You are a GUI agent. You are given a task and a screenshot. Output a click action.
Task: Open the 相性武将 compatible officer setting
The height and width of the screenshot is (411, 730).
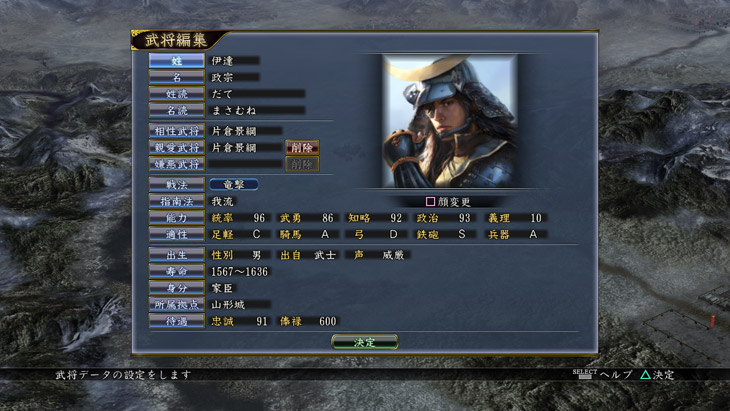(177, 131)
